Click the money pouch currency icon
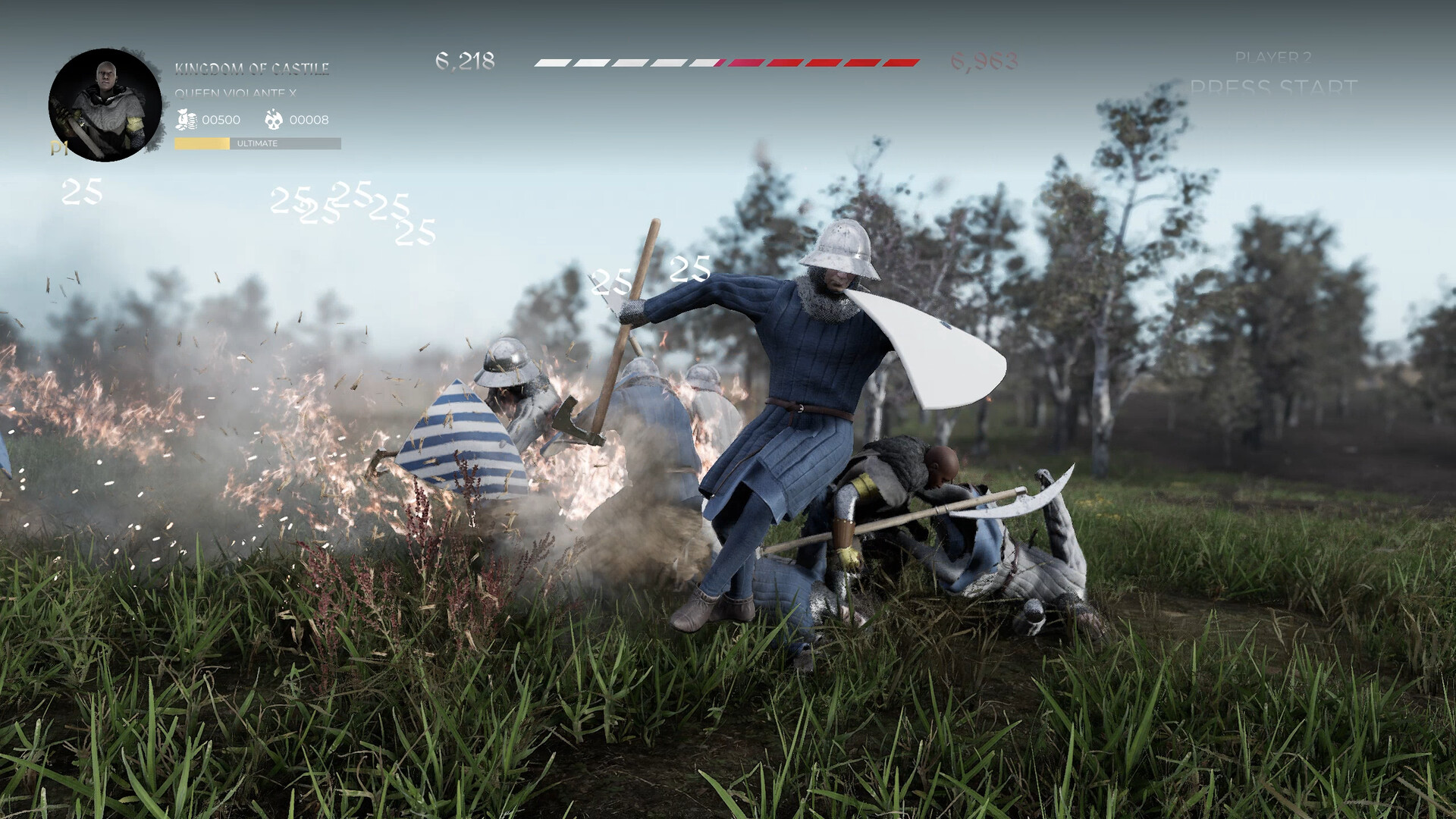 point(182,118)
